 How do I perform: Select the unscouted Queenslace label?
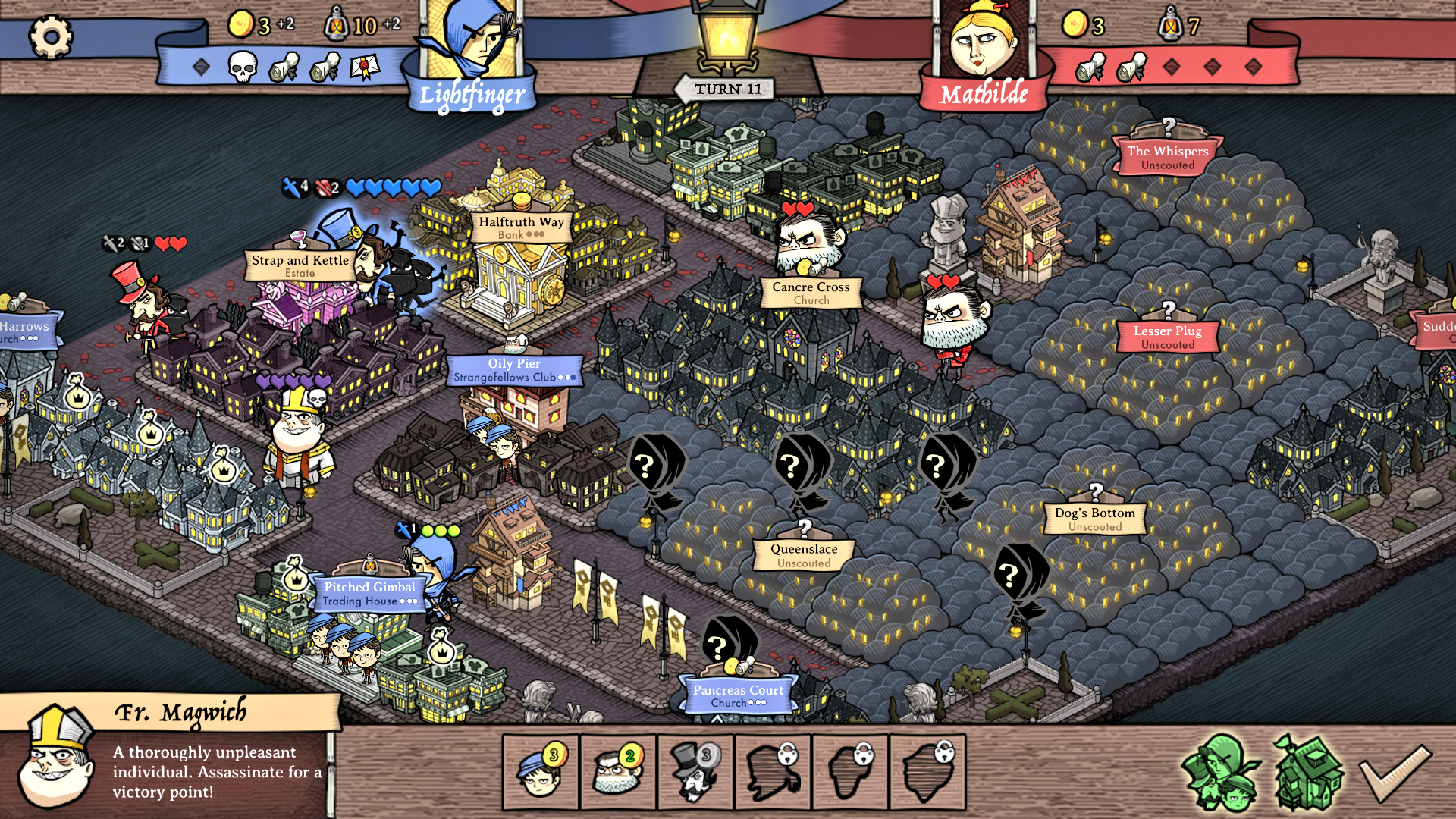804,555
